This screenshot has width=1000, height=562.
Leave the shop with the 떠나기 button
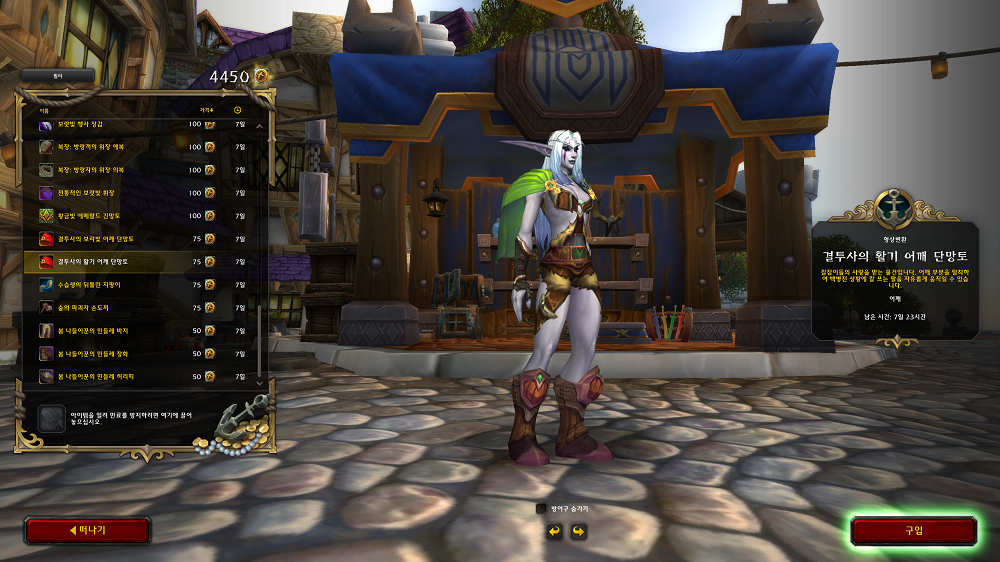click(87, 531)
